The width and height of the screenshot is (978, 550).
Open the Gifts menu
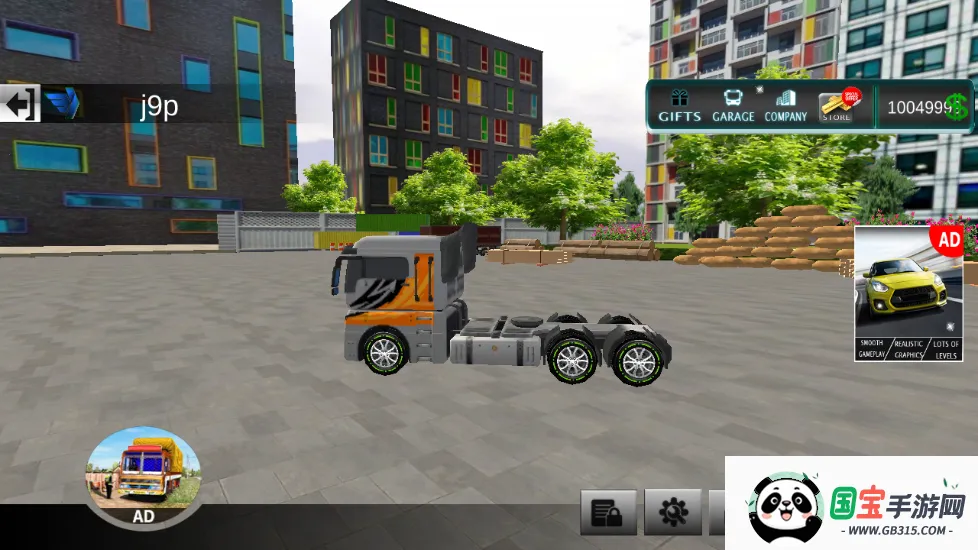pos(680,106)
